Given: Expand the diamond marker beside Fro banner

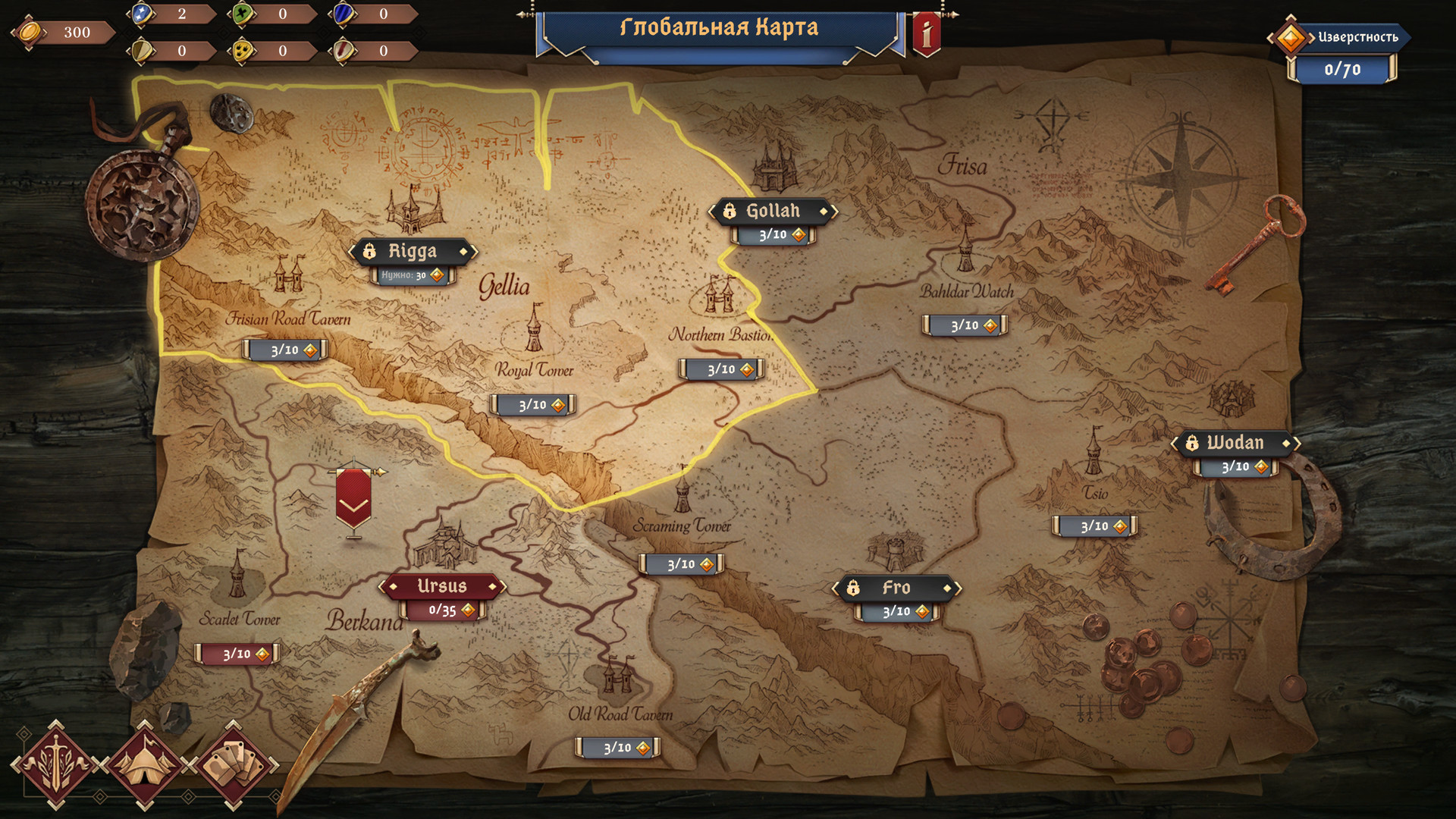Looking at the screenshot, I should 949,588.
